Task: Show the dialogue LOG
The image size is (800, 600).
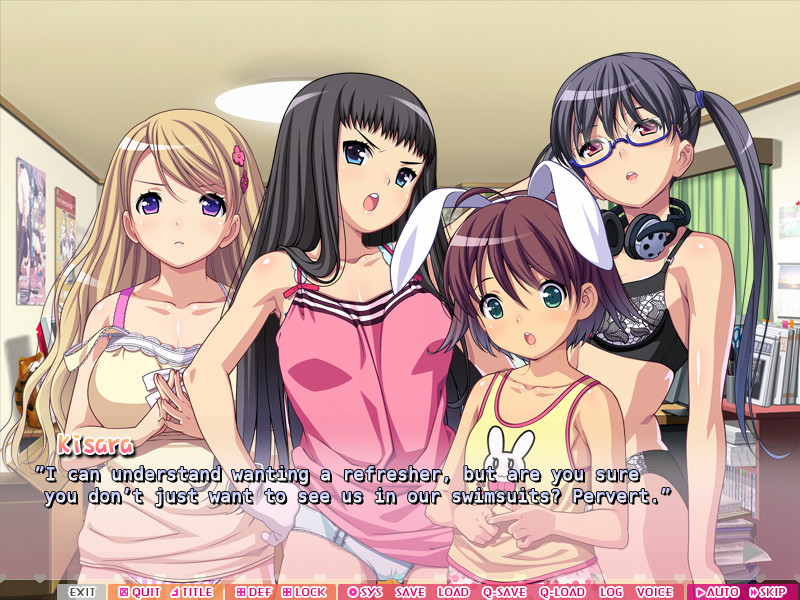Action: (611, 592)
